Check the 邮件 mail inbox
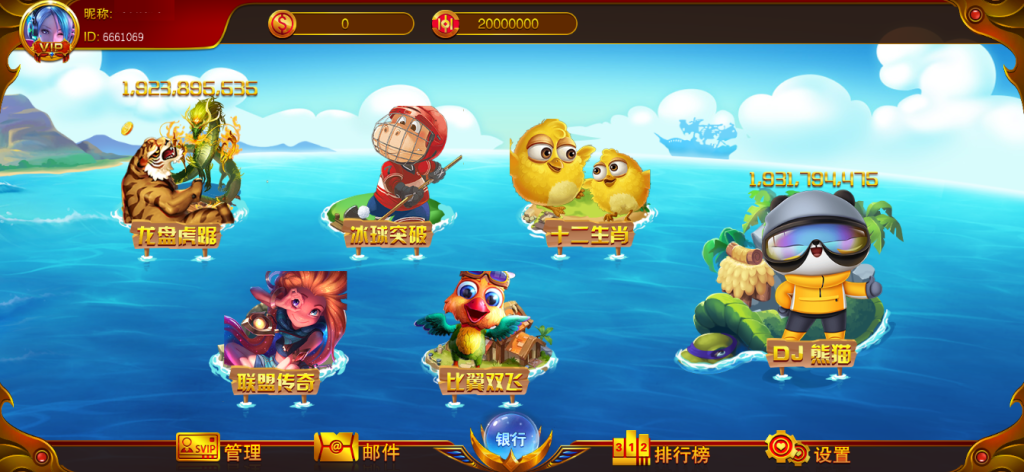This screenshot has height=472, width=1024. (357, 450)
